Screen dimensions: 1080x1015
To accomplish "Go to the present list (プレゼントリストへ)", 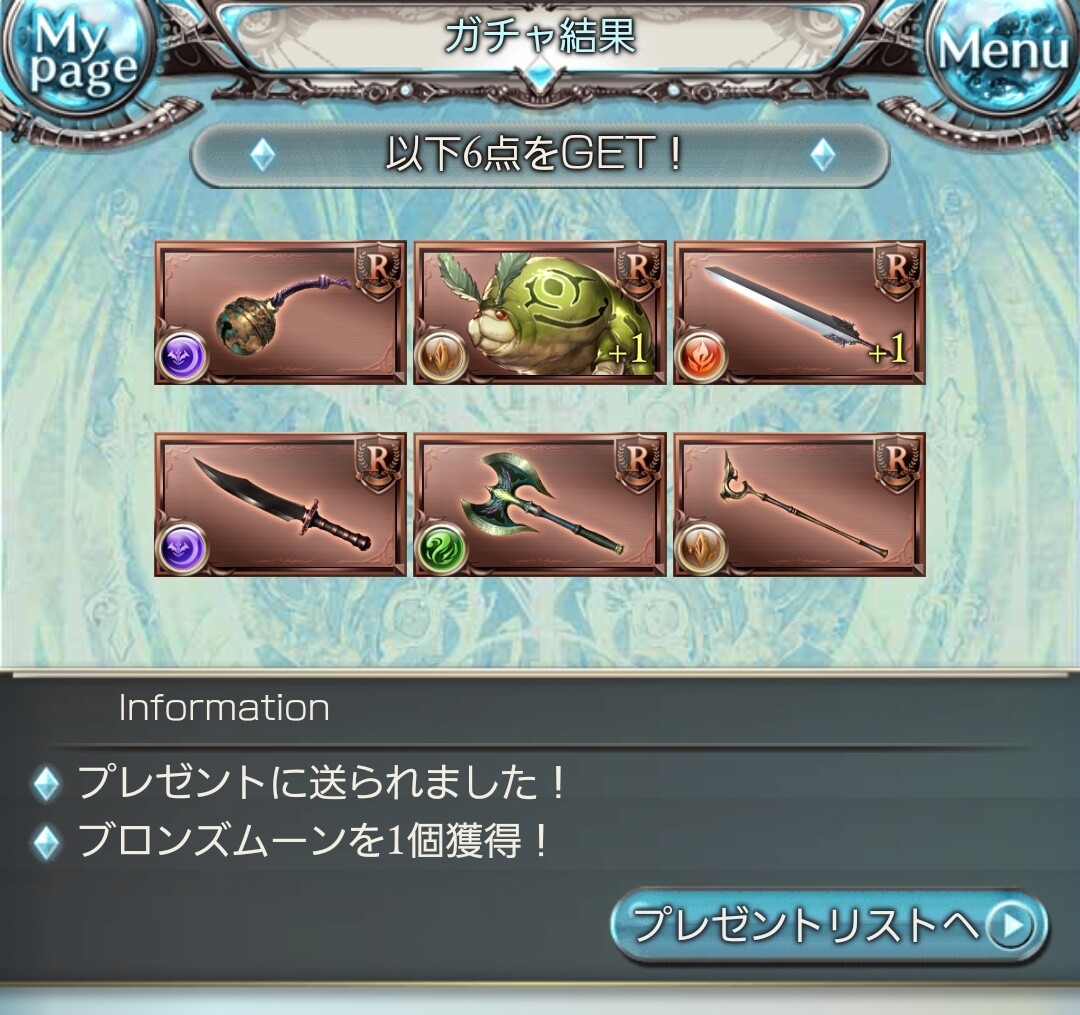I will click(829, 927).
